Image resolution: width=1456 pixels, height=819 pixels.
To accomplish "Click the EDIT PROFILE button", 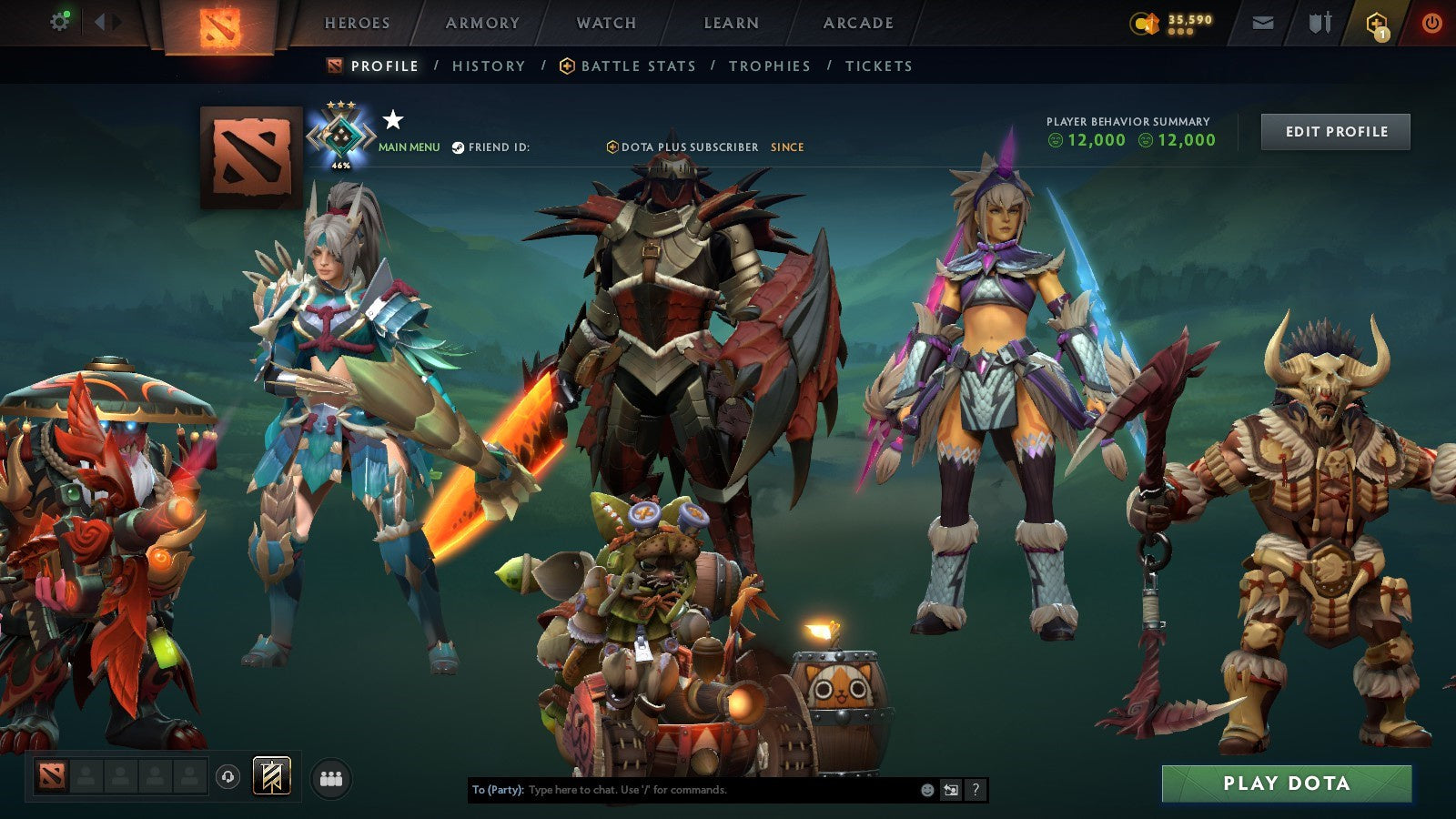I will click(x=1334, y=131).
